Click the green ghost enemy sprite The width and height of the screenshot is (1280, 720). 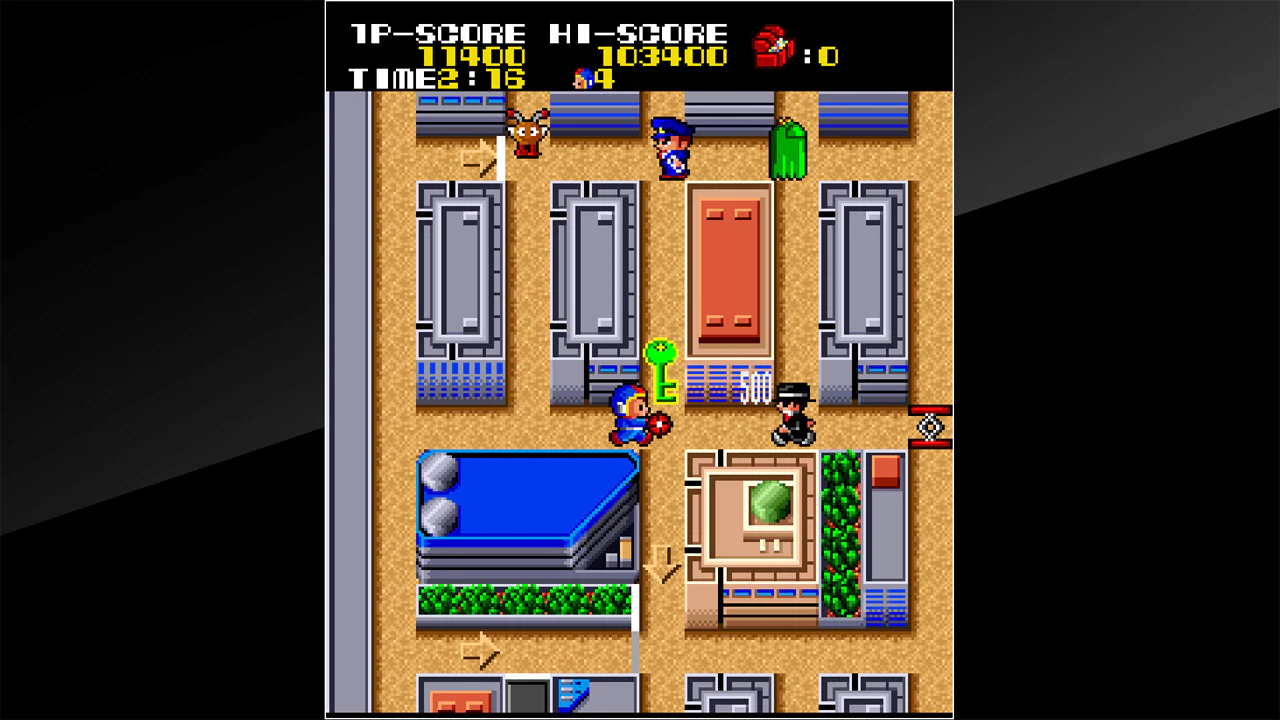[789, 150]
